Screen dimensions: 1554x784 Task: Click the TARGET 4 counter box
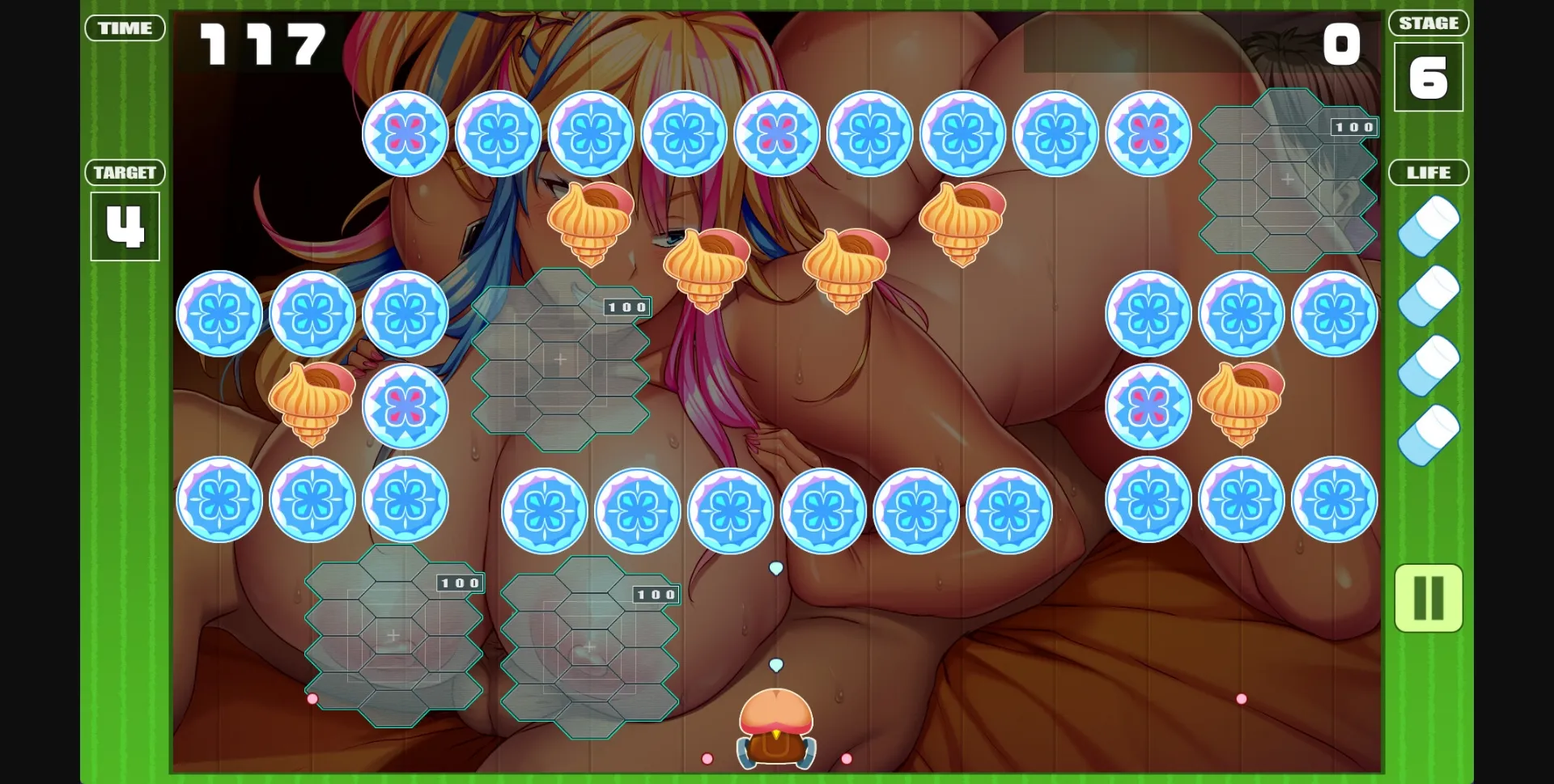(x=125, y=227)
